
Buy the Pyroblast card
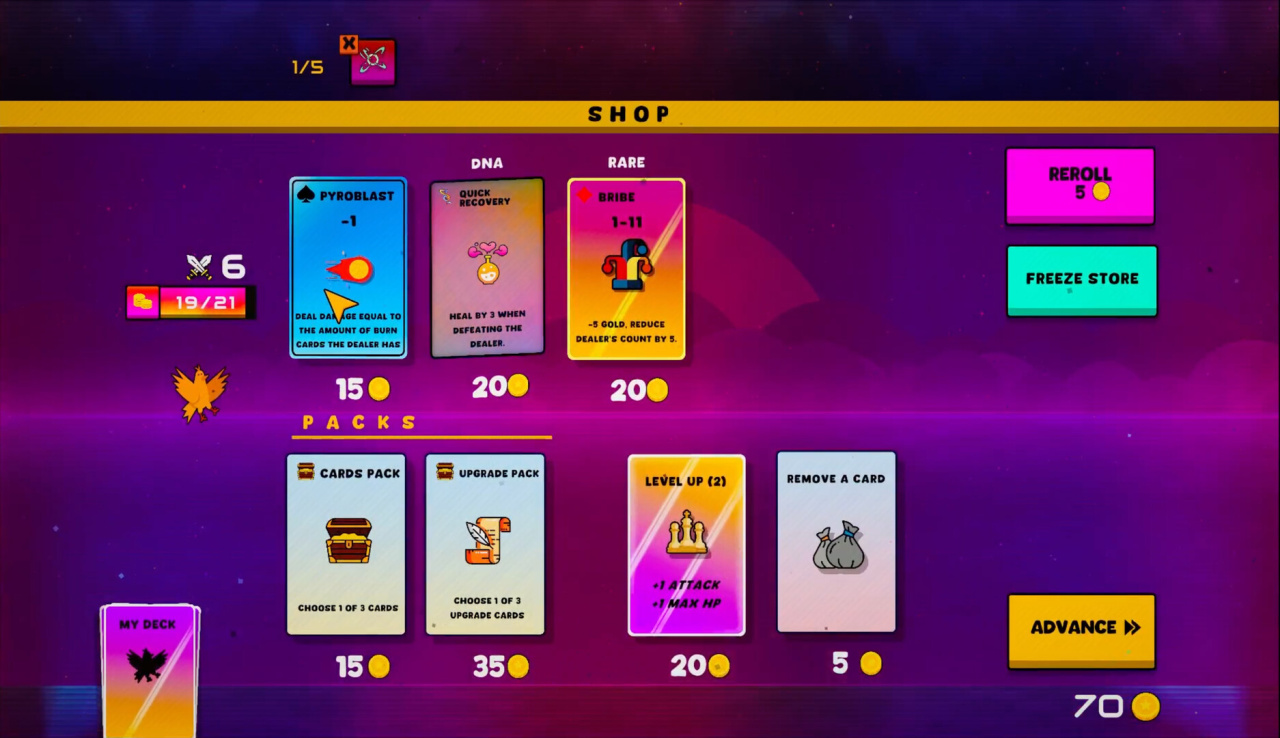(348, 267)
